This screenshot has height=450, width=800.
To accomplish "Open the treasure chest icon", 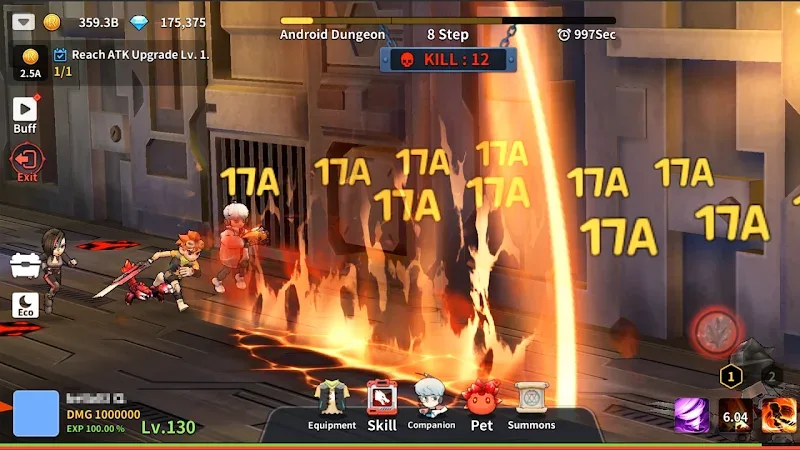I will tap(25, 265).
